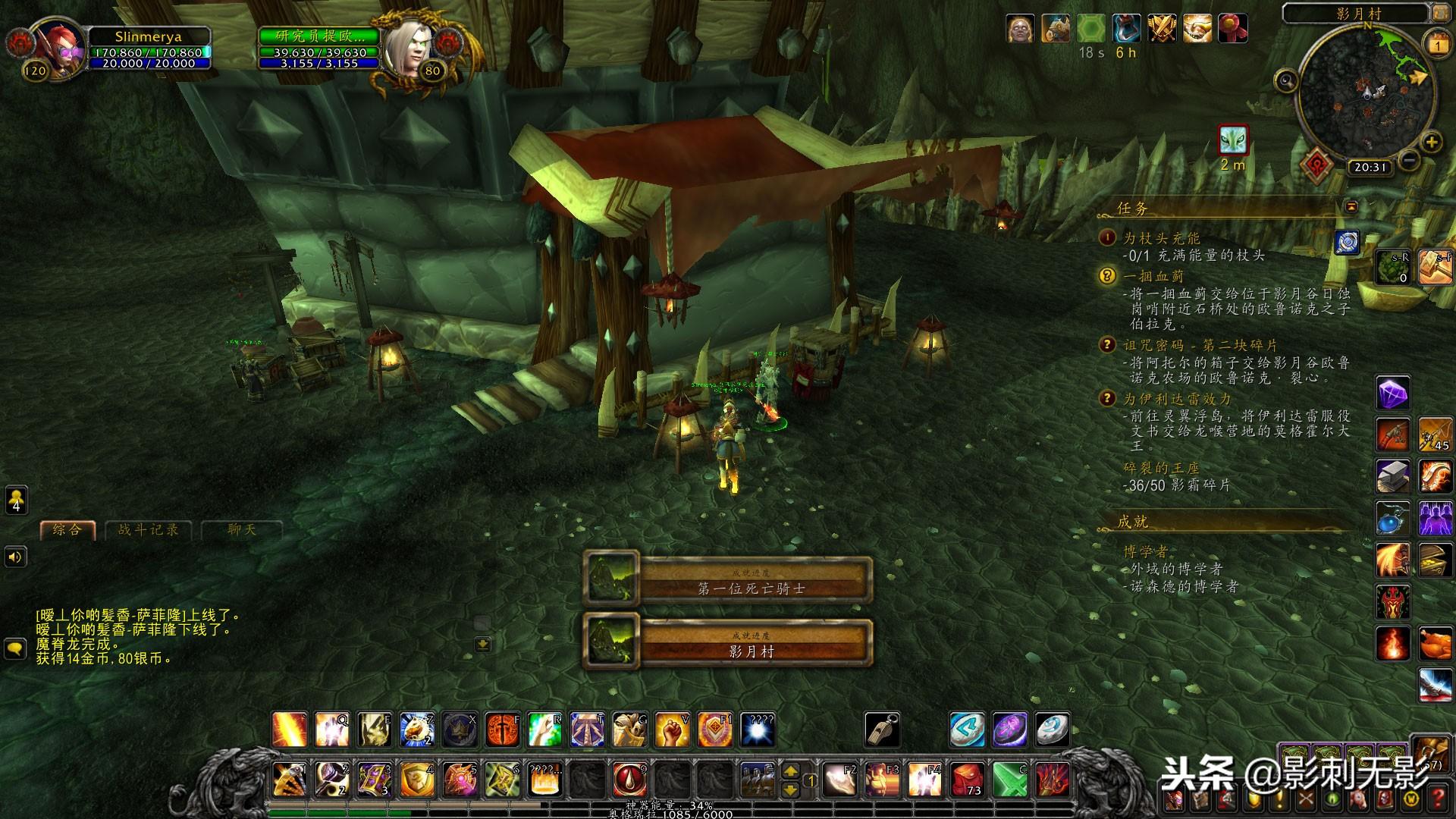Use the roast chicken food slot
The height and width of the screenshot is (819, 1456).
(1435, 644)
